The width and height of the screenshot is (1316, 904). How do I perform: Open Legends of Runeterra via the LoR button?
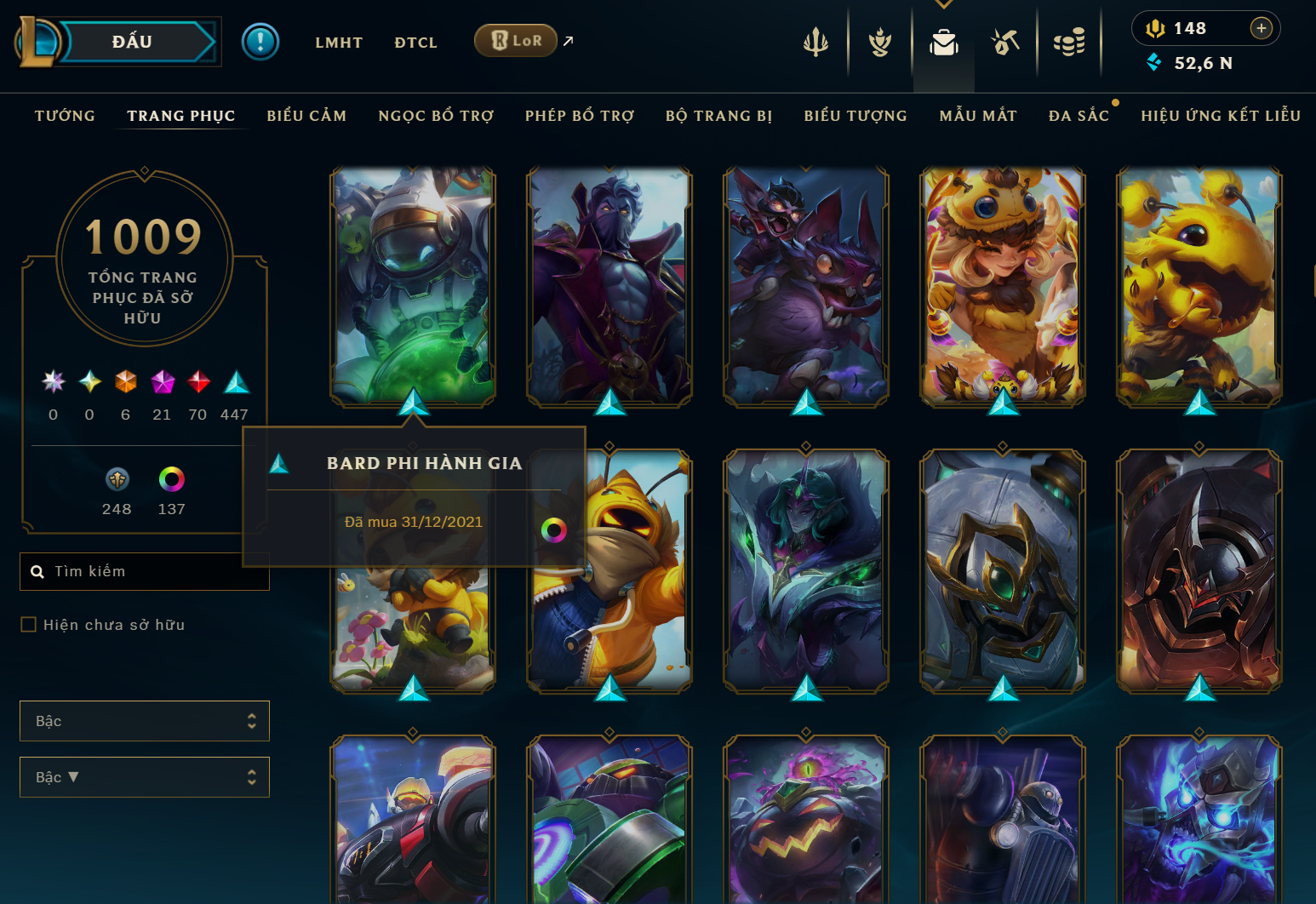[x=515, y=40]
